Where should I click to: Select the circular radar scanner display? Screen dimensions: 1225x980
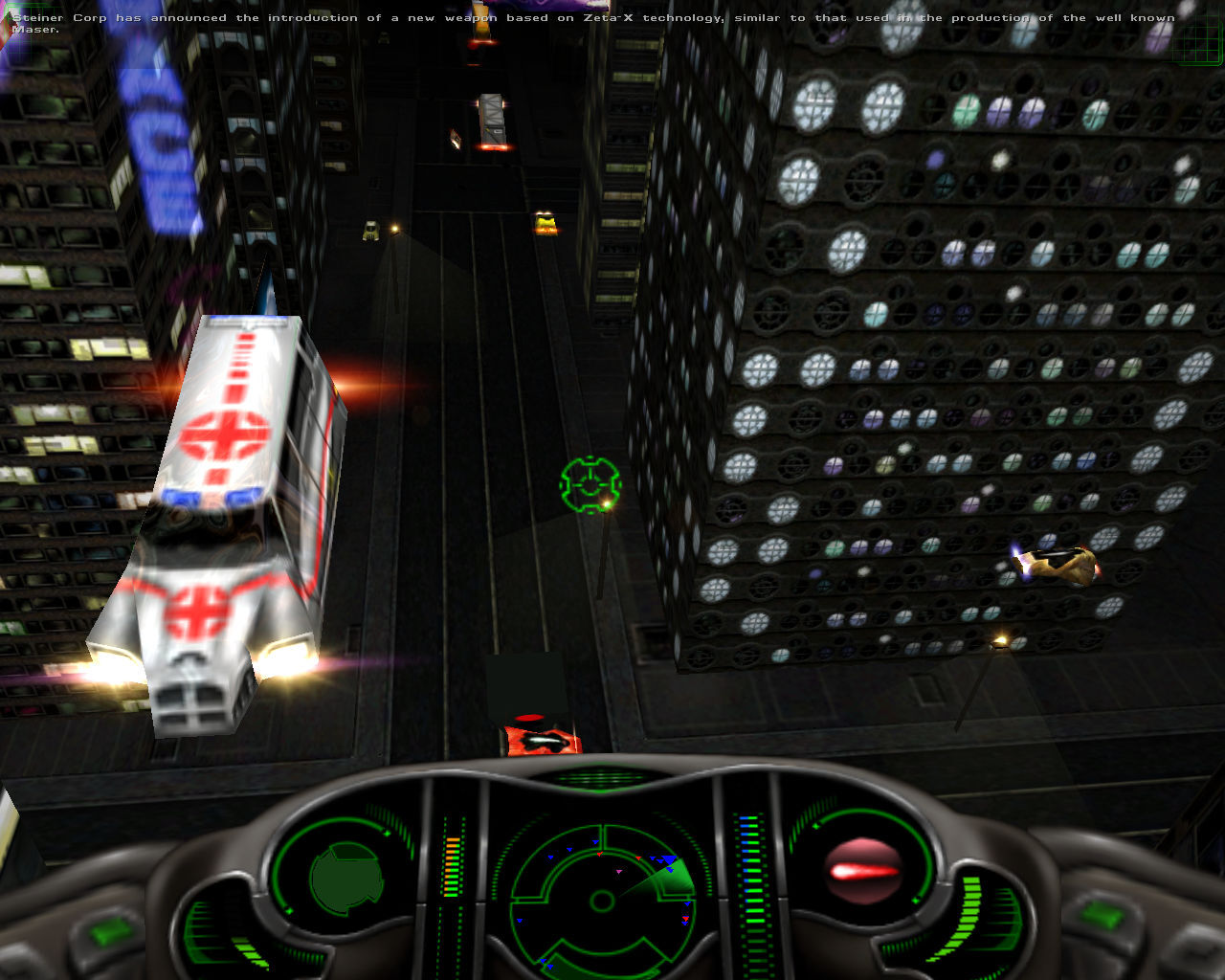pos(603,900)
